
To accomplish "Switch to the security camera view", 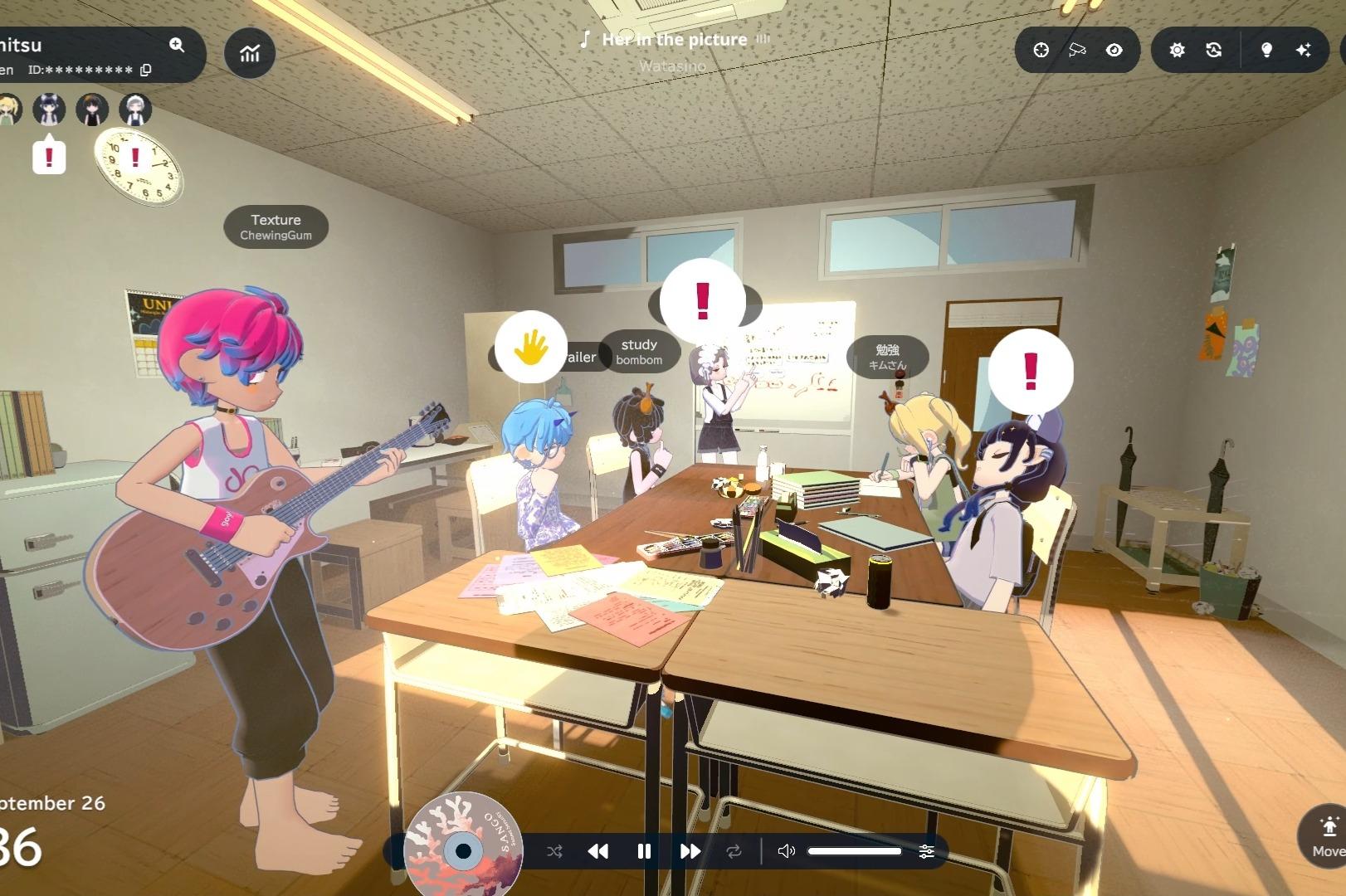I will click(1077, 50).
